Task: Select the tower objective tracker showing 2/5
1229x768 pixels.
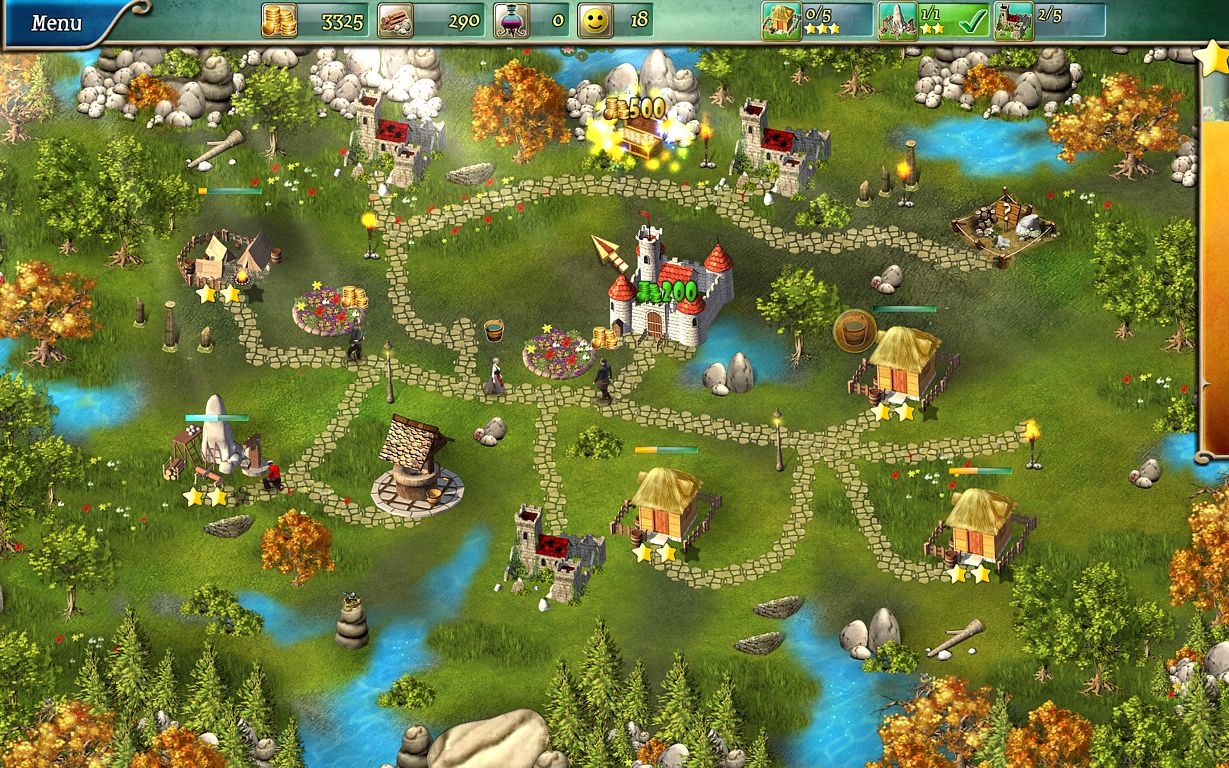Action: click(x=1048, y=20)
